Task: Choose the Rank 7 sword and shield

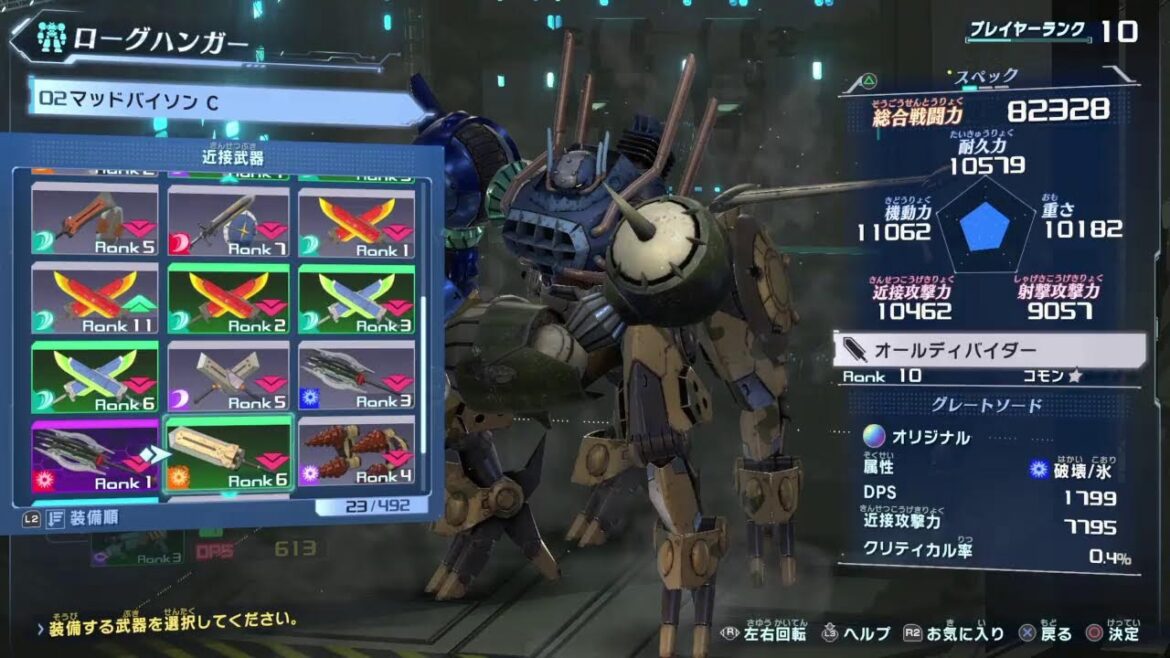Action: click(229, 222)
